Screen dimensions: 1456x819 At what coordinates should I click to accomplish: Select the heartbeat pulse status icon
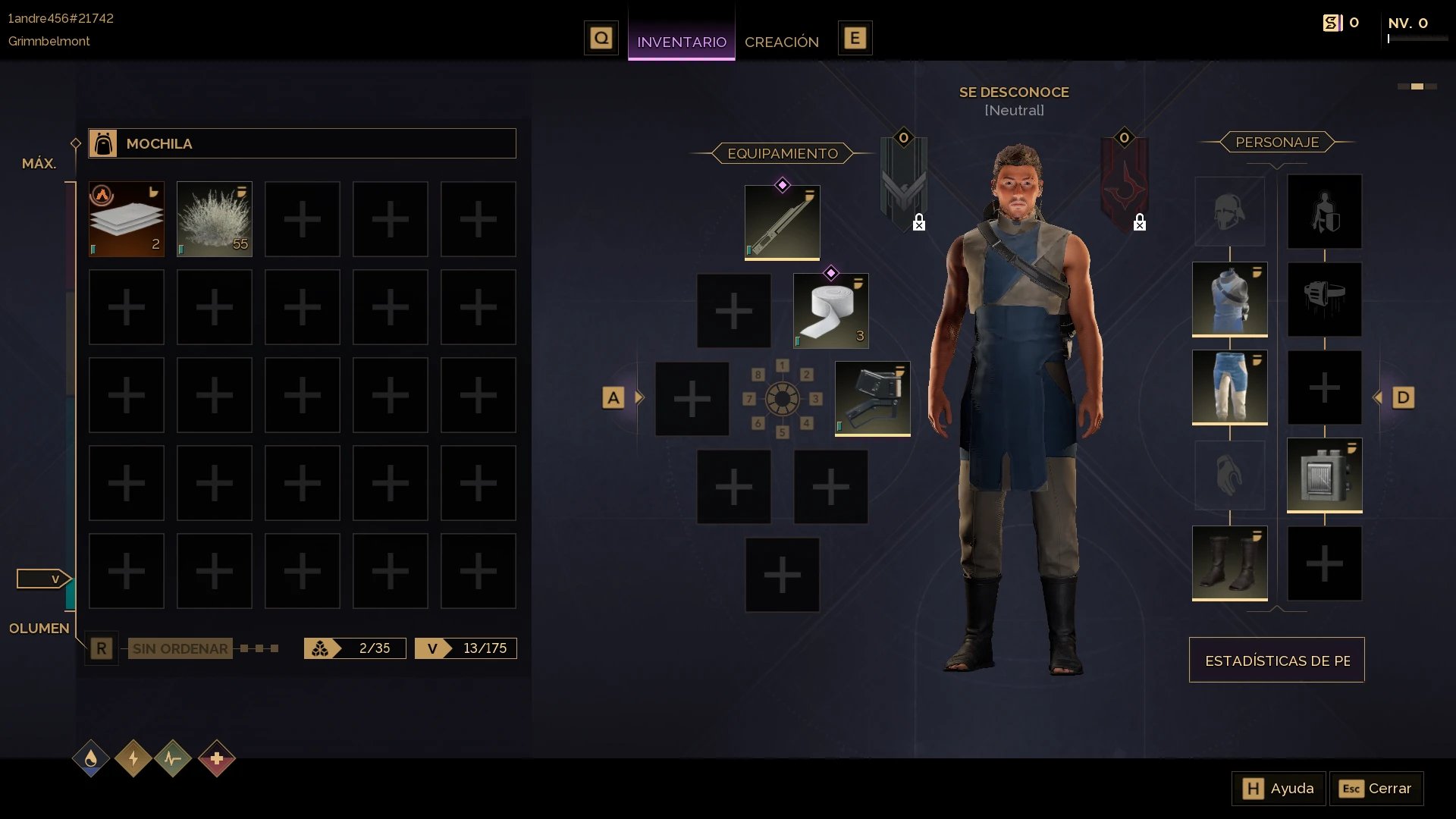173,758
